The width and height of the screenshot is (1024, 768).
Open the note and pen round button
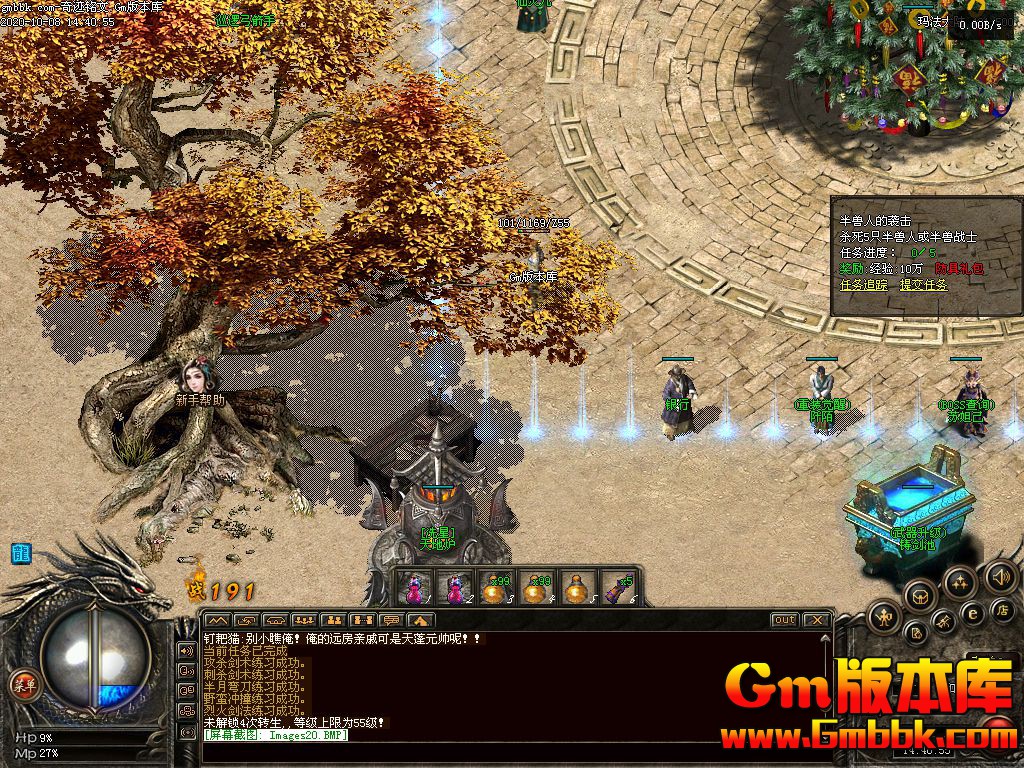point(916,632)
